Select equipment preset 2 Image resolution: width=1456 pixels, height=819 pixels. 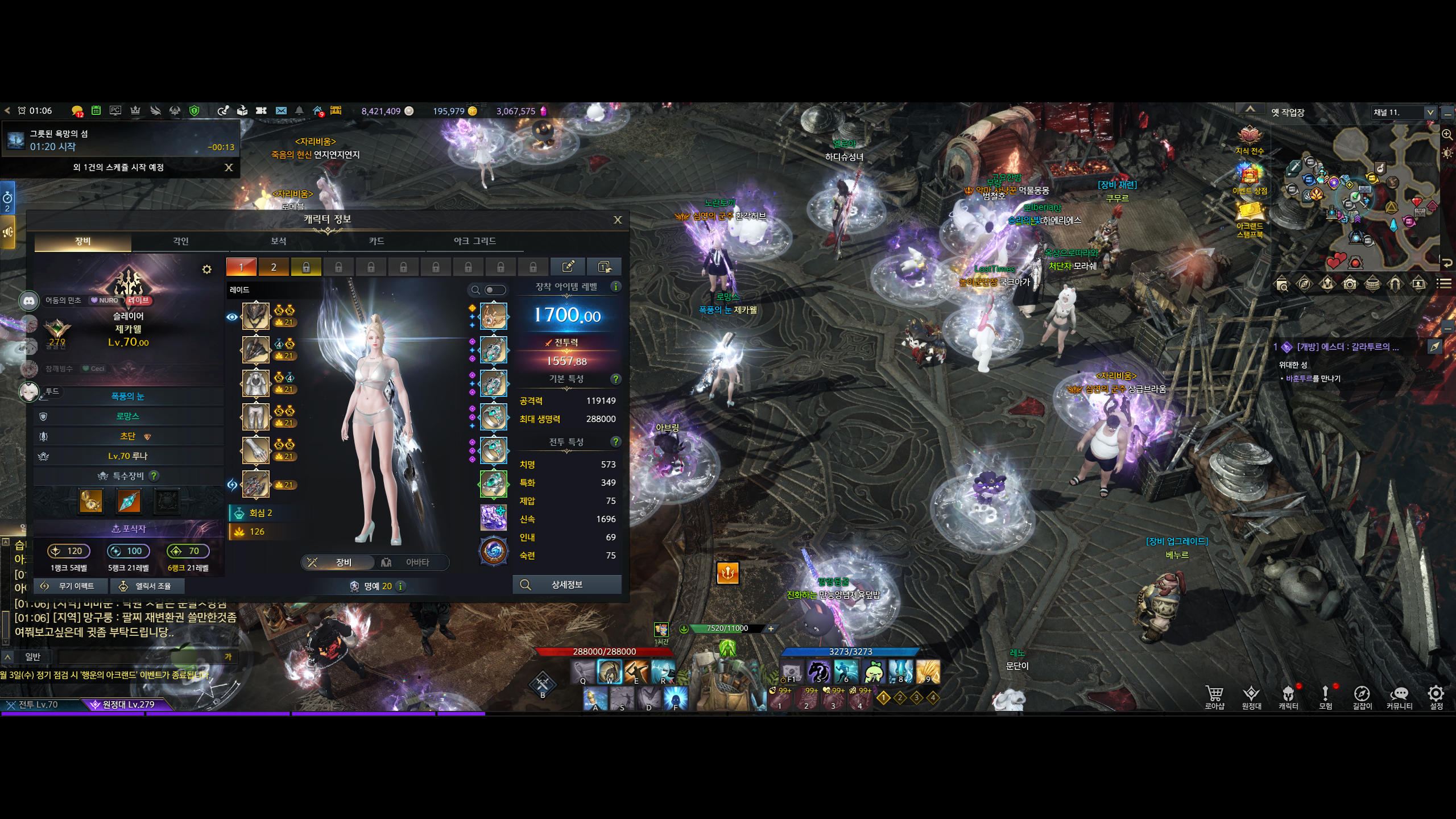(274, 267)
